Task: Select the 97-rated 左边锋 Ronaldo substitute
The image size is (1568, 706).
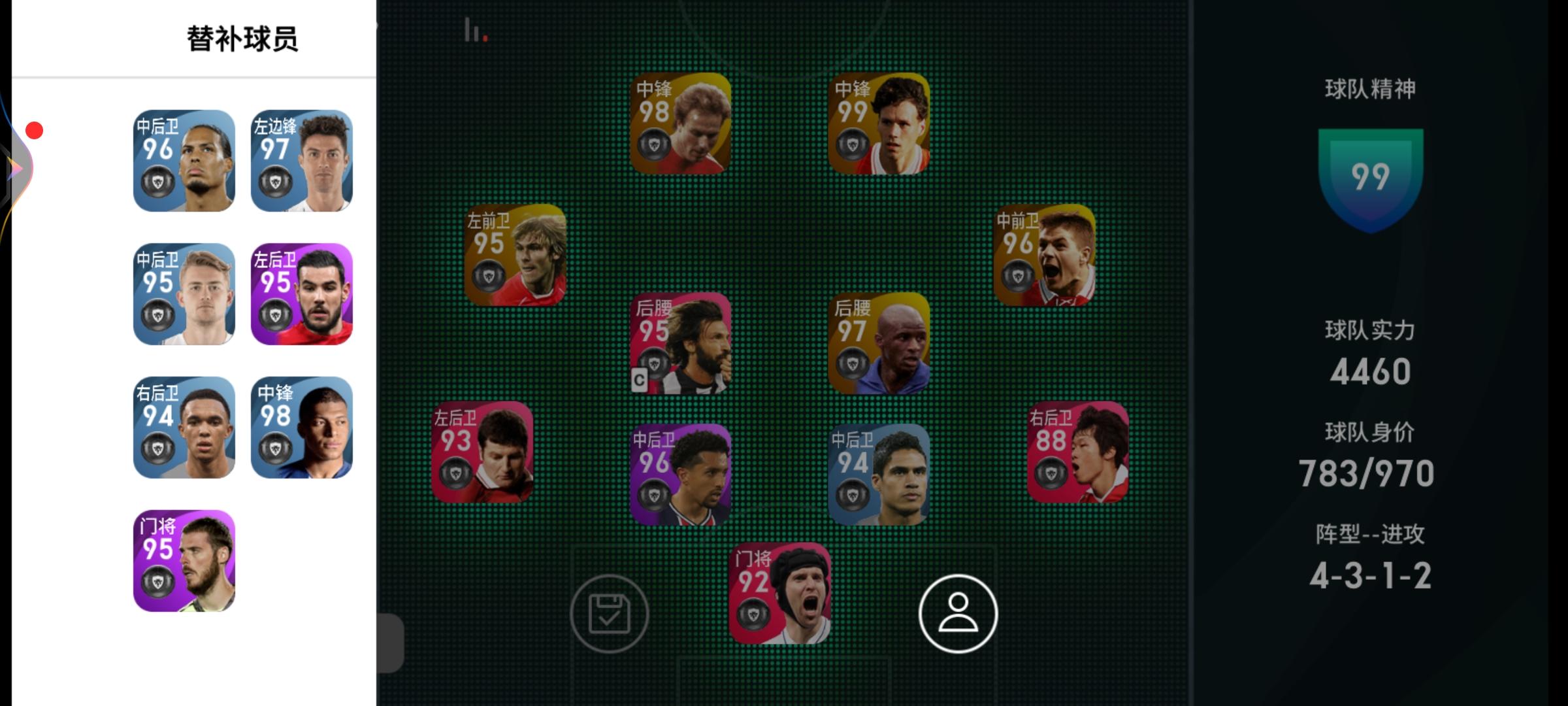Action: [302, 160]
